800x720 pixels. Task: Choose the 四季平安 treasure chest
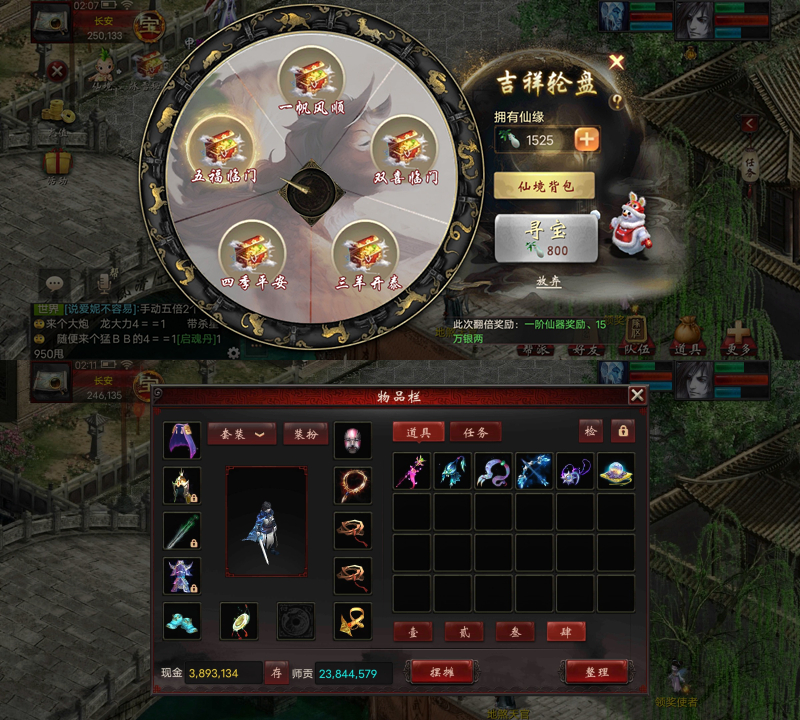(250, 250)
